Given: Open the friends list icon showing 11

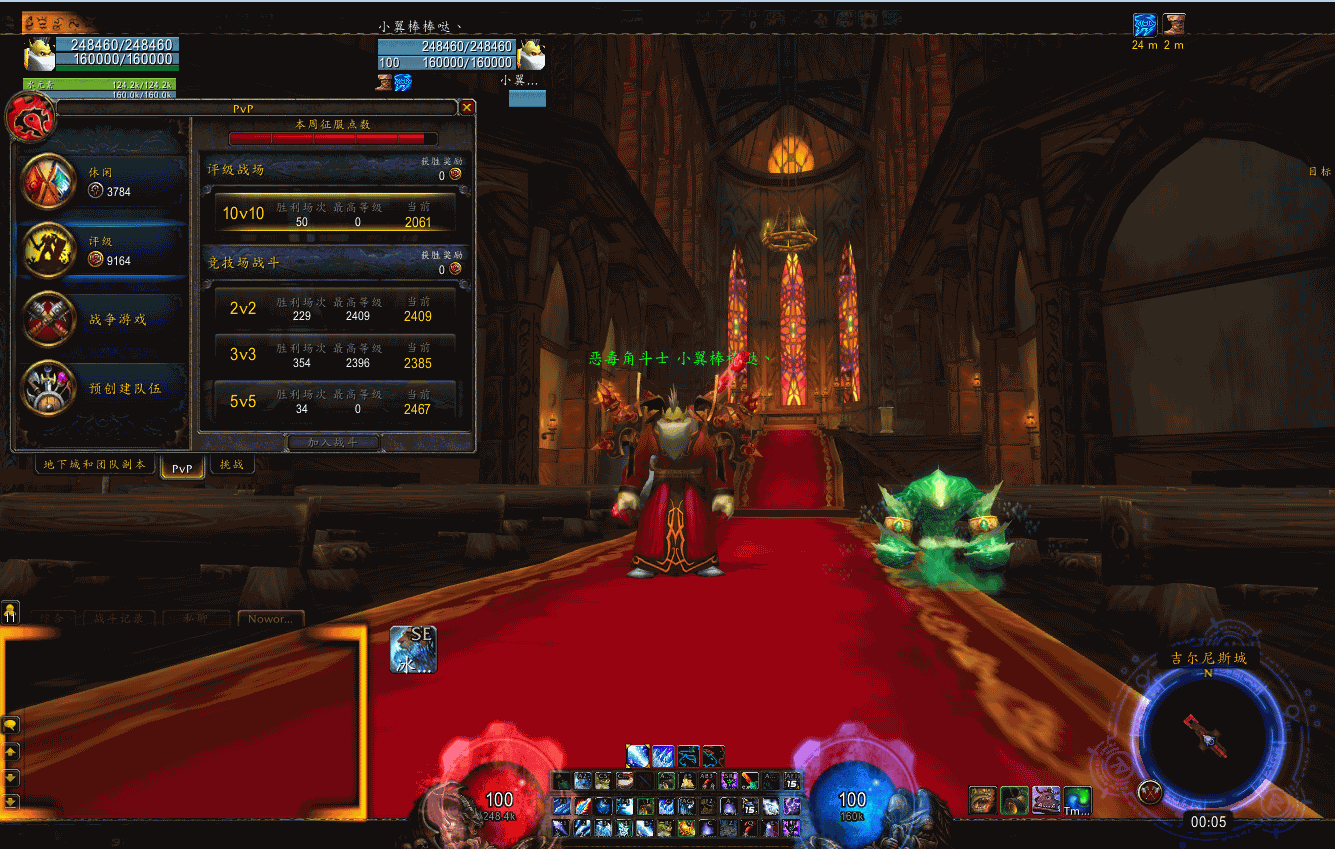Looking at the screenshot, I should [10, 611].
